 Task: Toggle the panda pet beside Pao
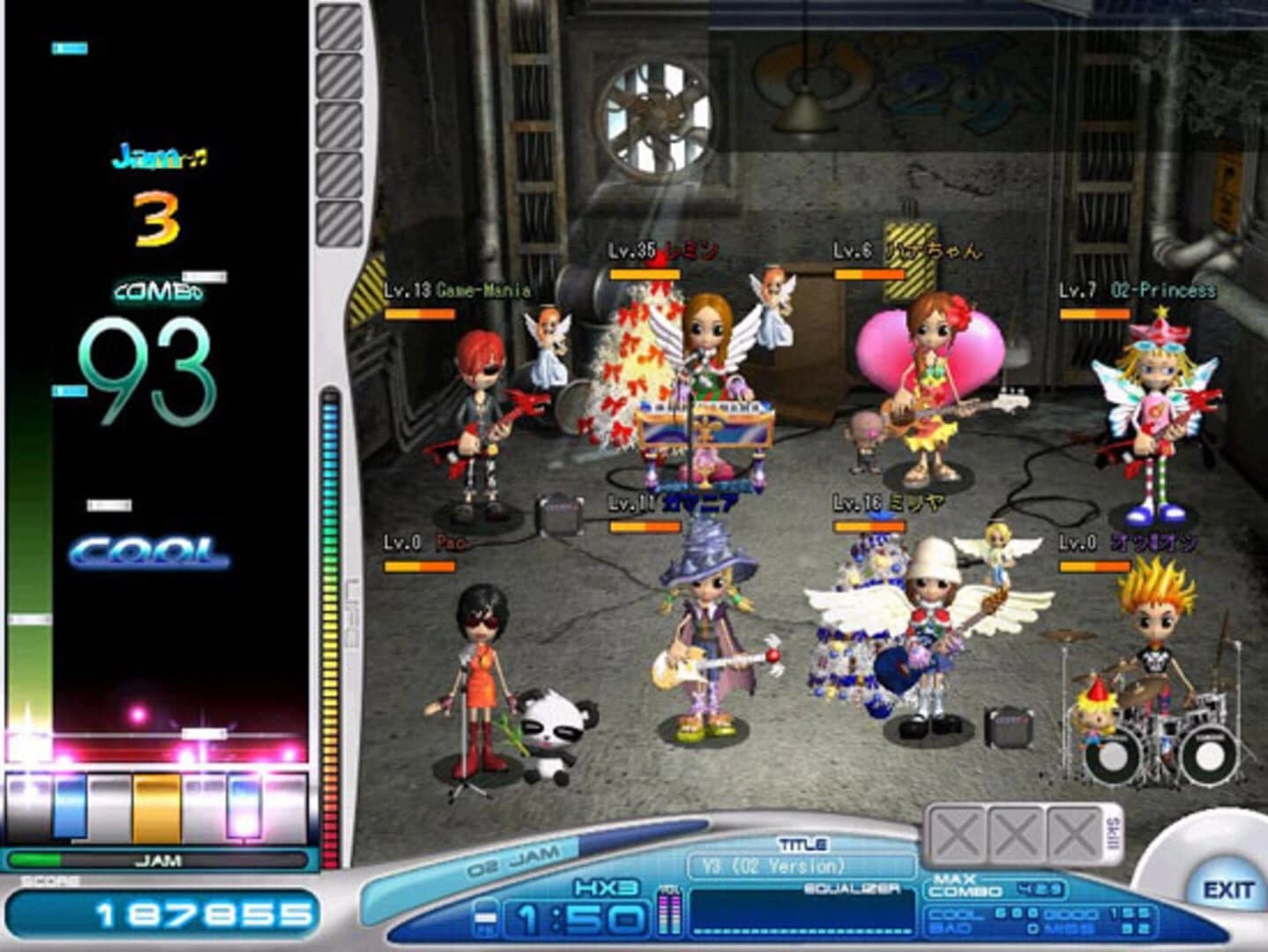click(x=551, y=732)
